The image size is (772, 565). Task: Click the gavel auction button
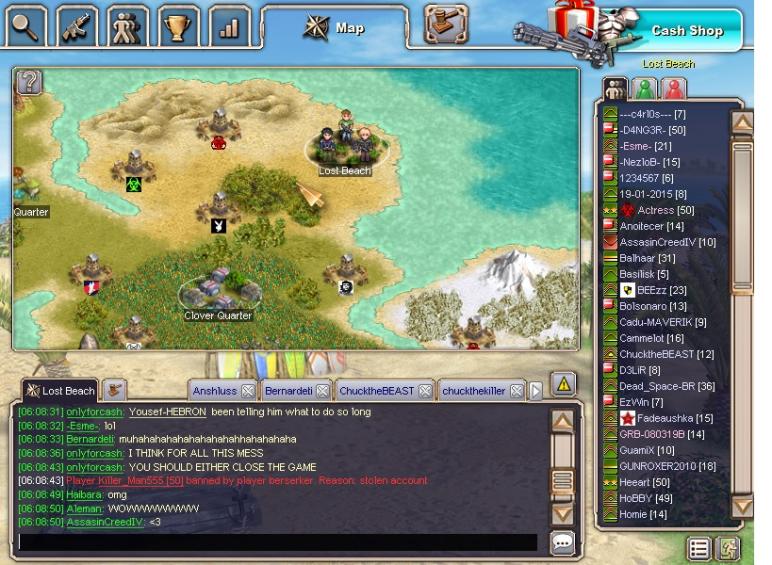[x=446, y=24]
